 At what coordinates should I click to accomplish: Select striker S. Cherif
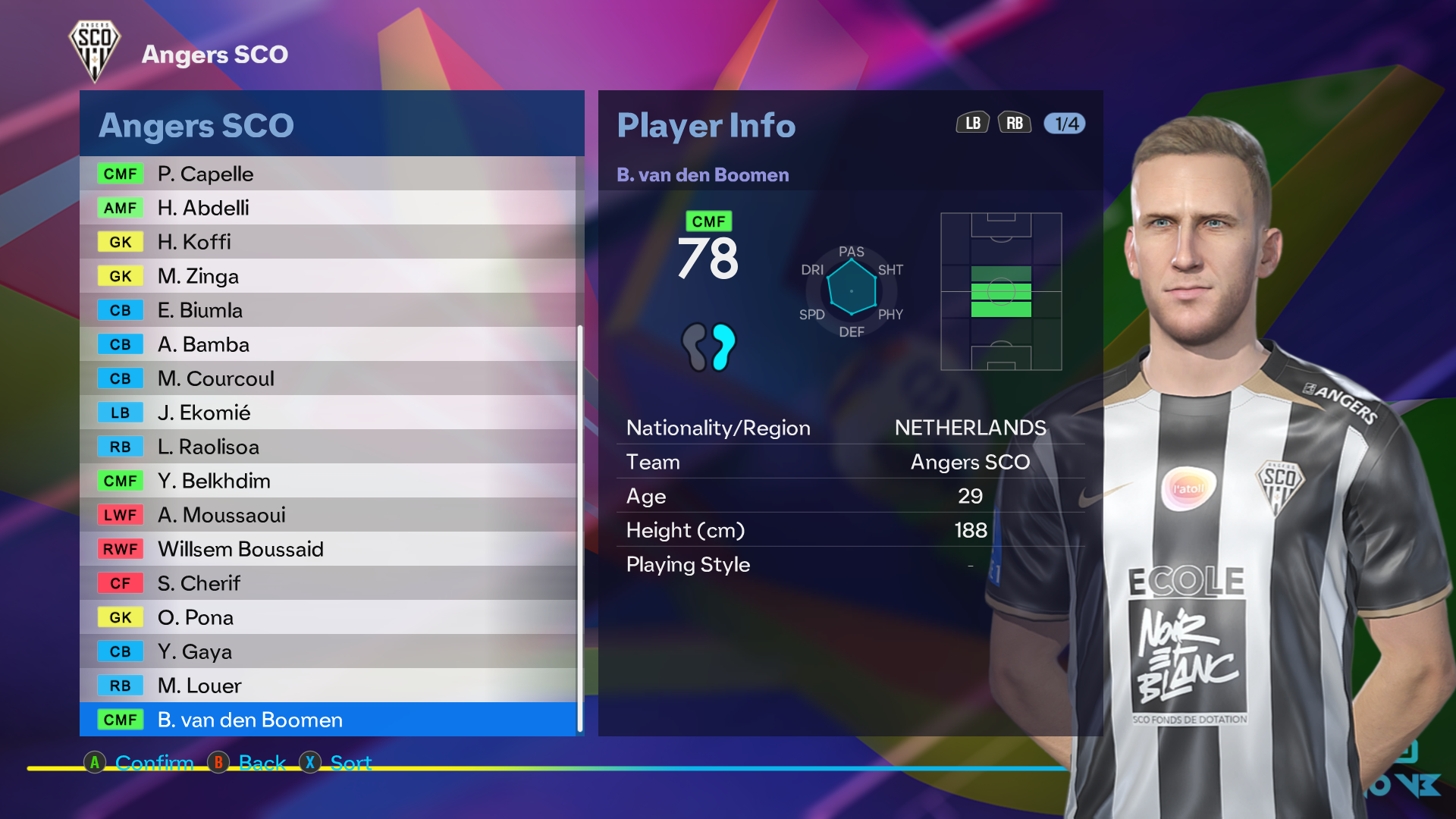[x=328, y=583]
